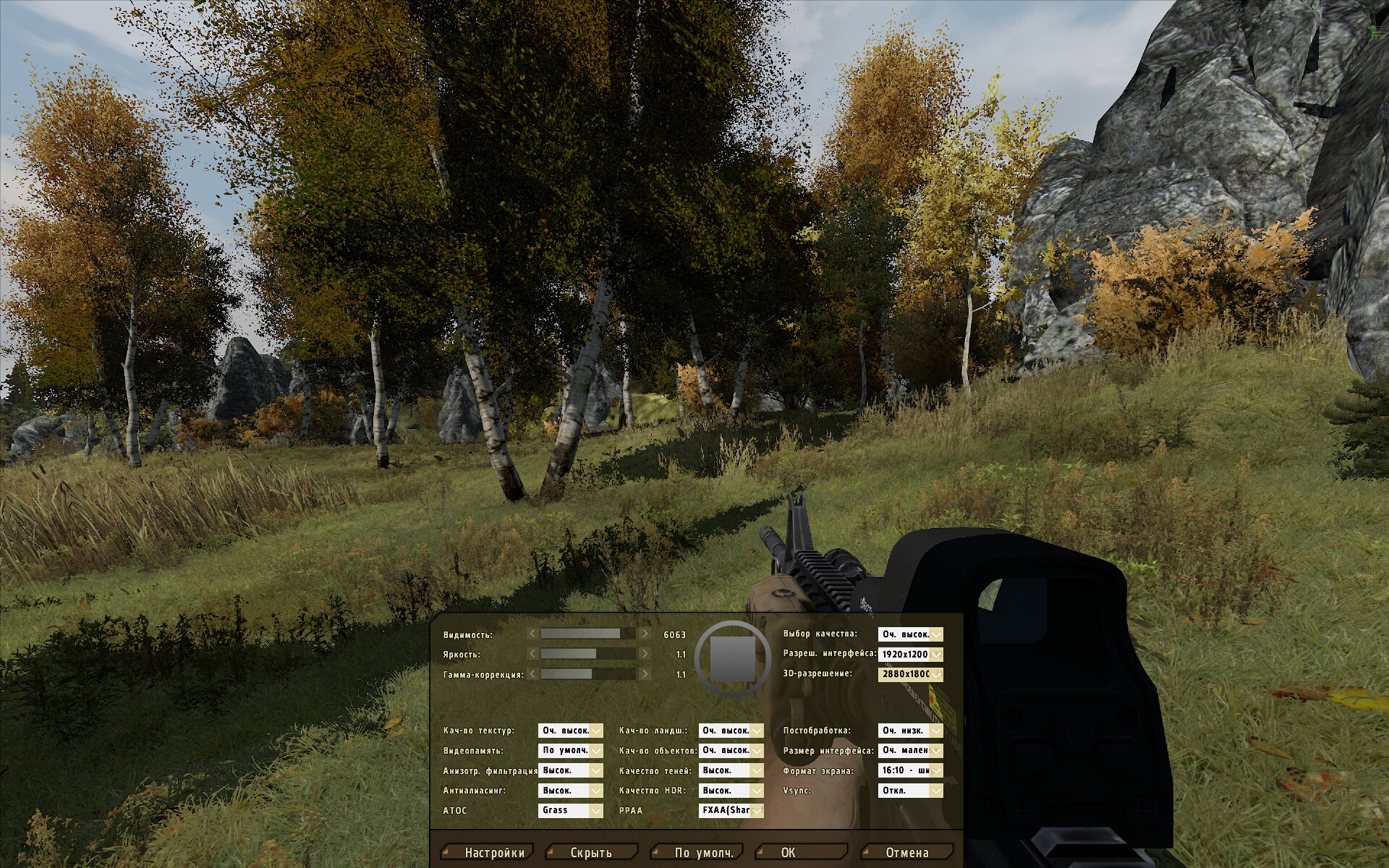Open the Формат экрана aspect dropdown
Viewport: 1389px width, 868px height.
[911, 770]
